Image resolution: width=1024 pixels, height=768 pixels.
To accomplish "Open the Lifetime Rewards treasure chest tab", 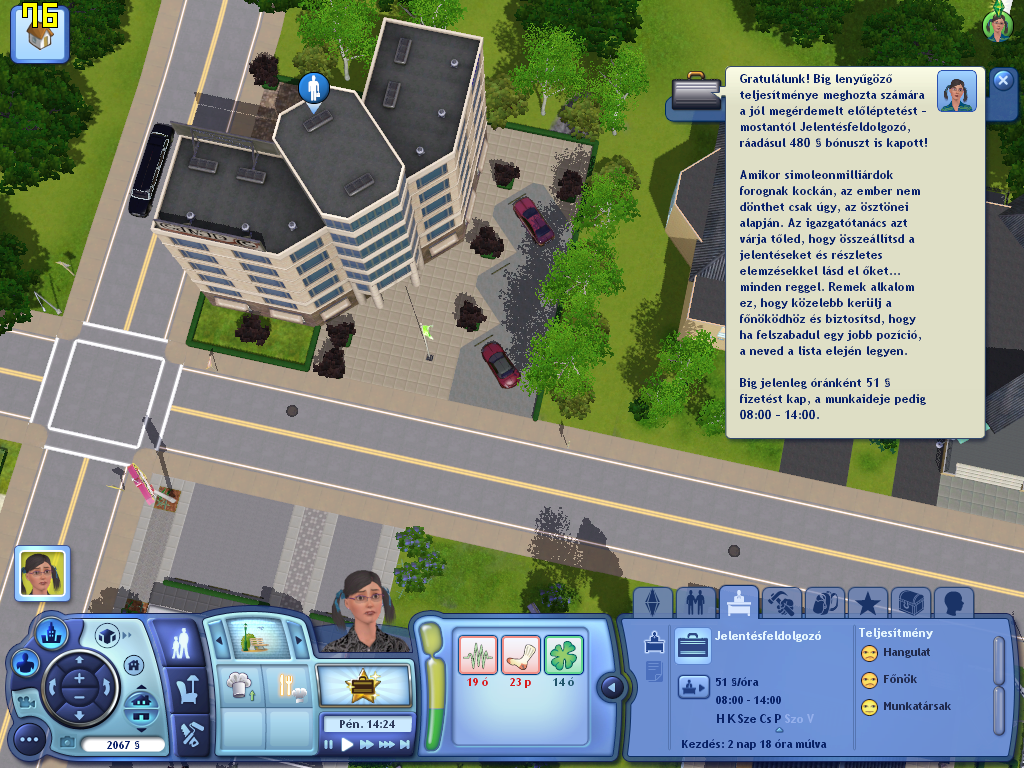I will 910,603.
